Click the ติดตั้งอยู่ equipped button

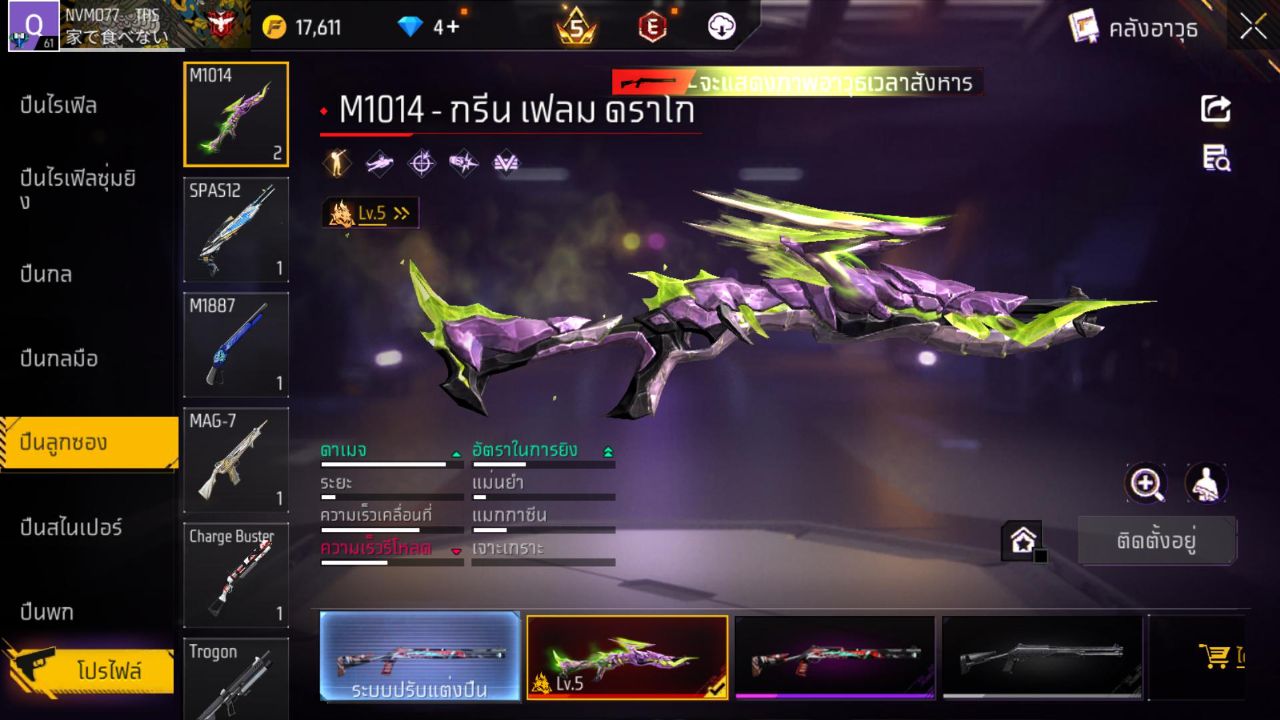tap(1157, 541)
